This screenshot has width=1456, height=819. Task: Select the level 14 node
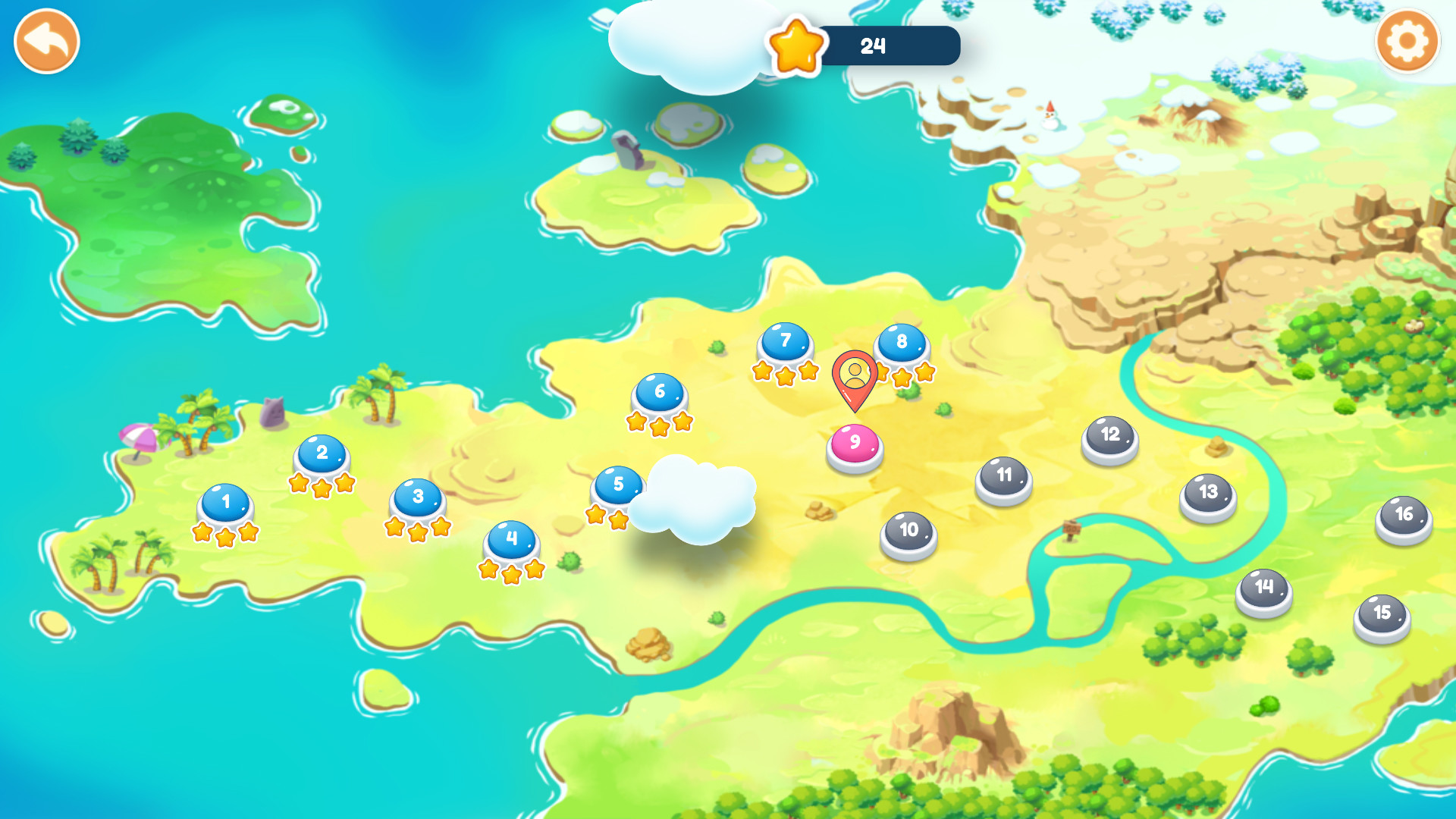[x=1263, y=588]
